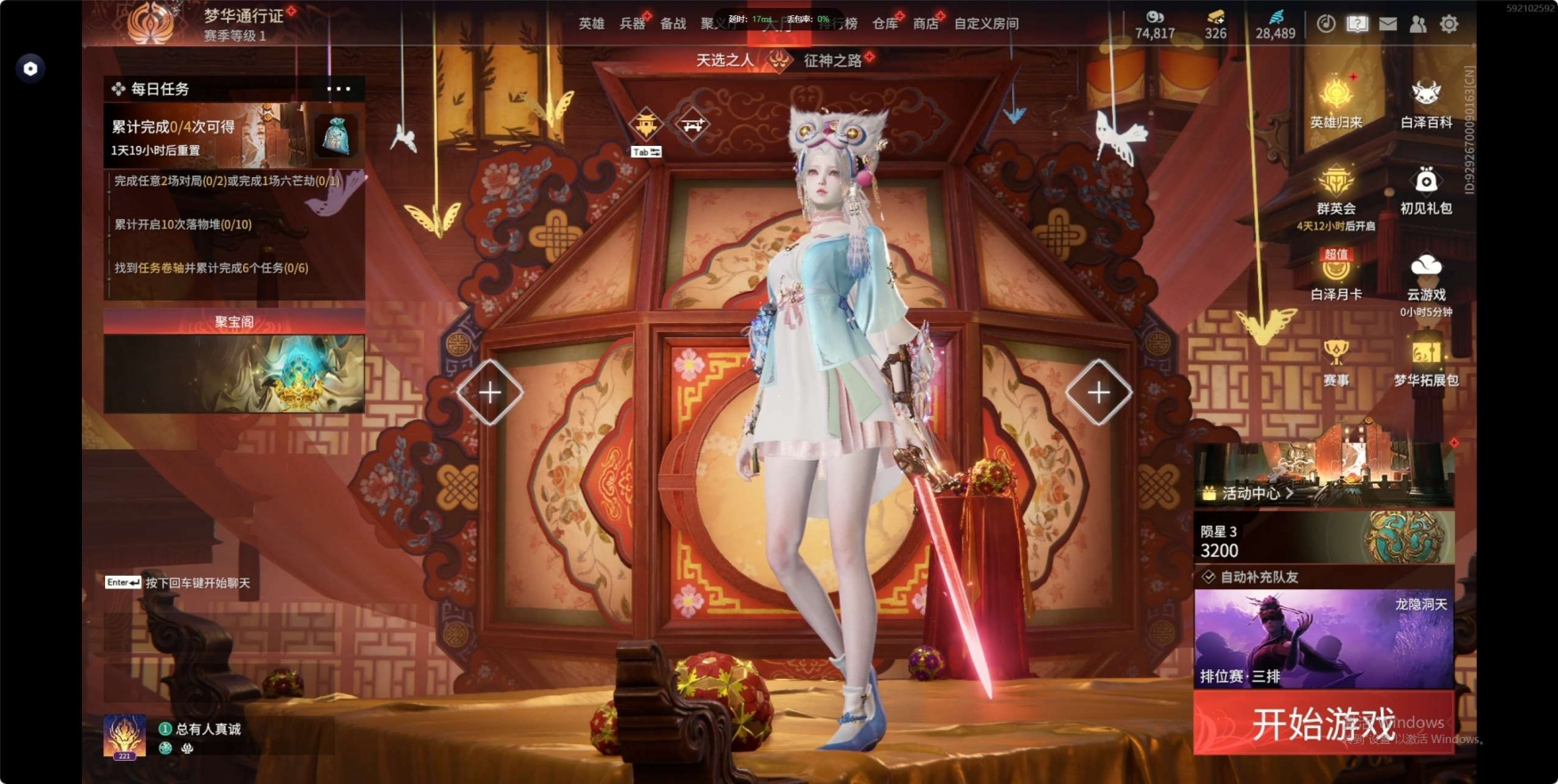Open the settings gear icon
This screenshot has width=1558, height=784.
coord(1449,24)
